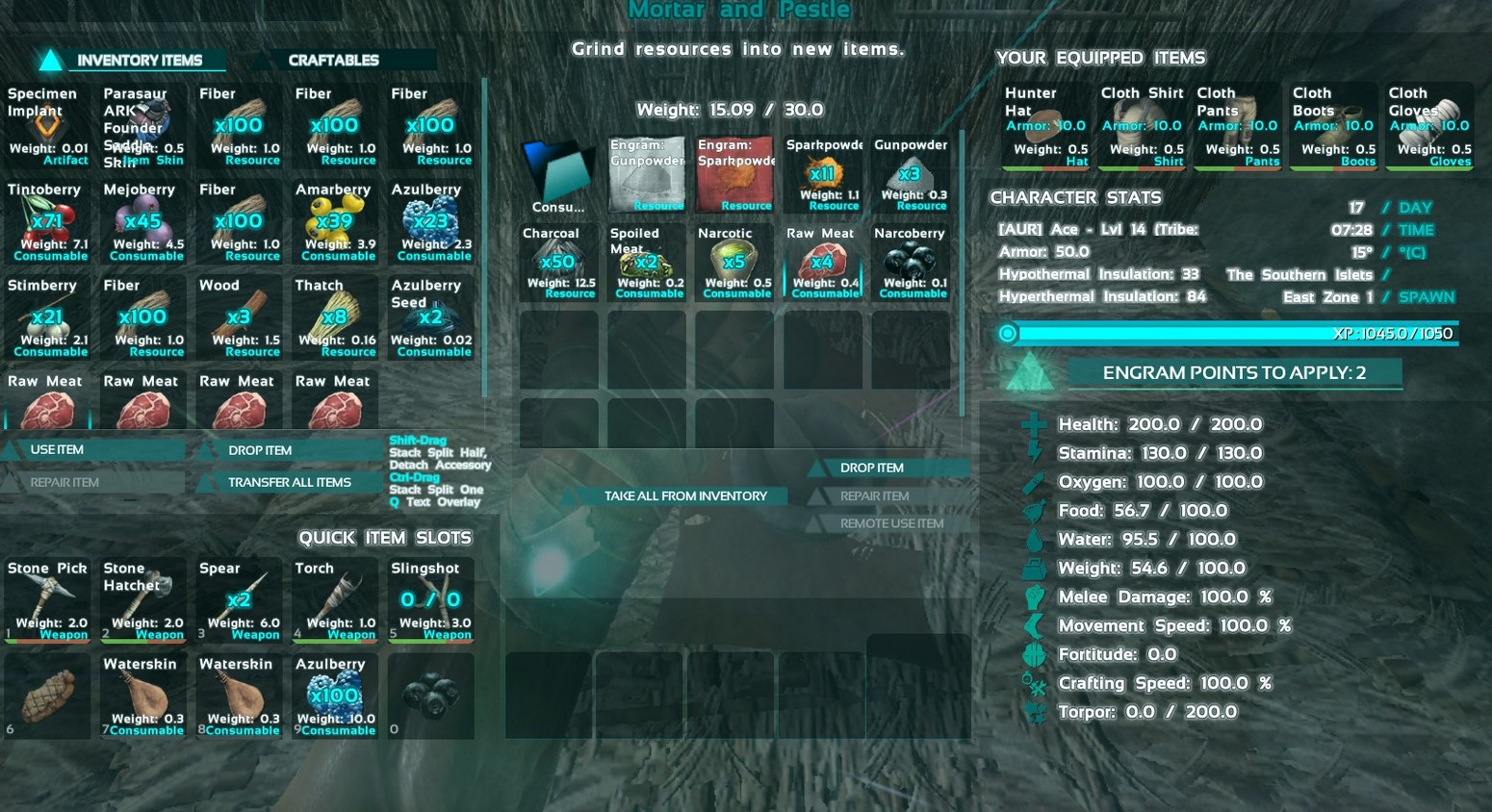Screen dimensions: 1492x812
Task: Select the Wood item slot
Action: tap(239, 317)
